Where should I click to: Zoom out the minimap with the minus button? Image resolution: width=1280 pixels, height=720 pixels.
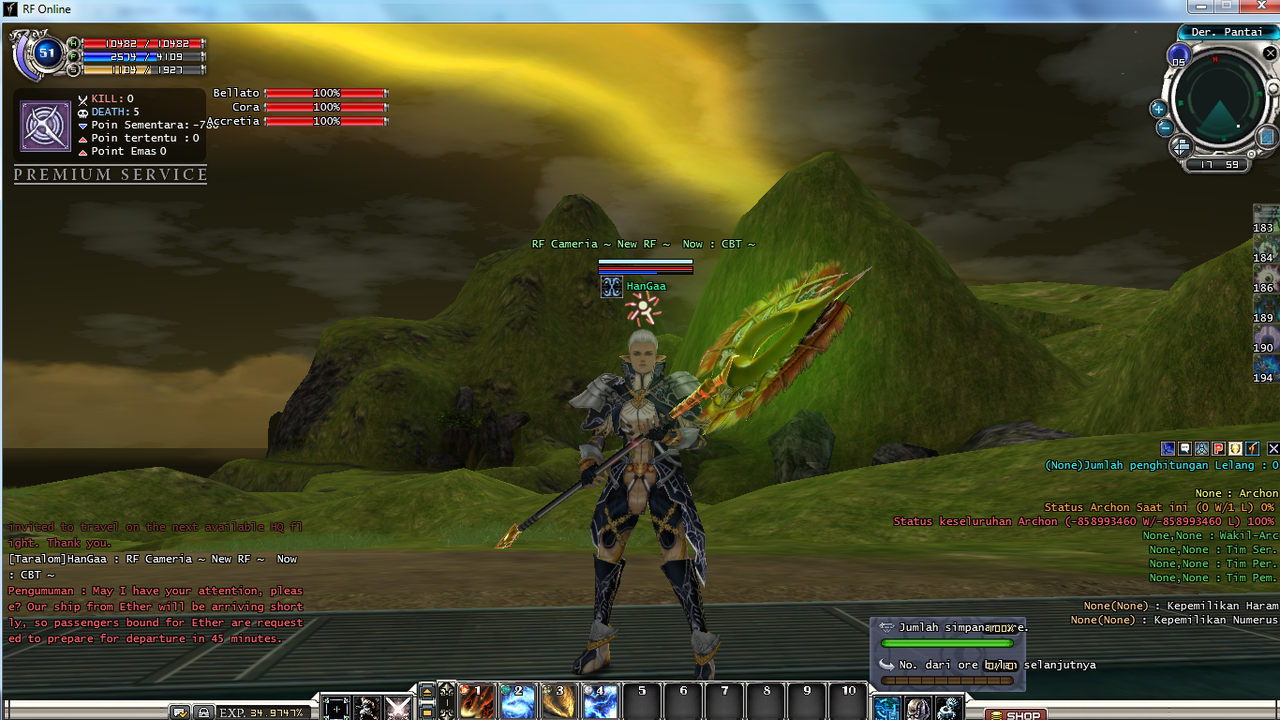(x=1164, y=128)
